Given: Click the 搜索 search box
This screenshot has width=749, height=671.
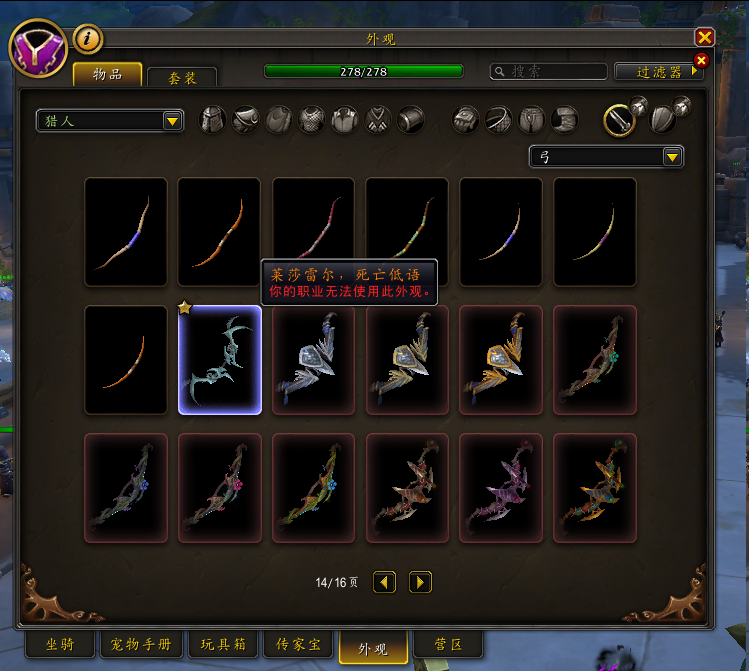Looking at the screenshot, I should coord(549,72).
